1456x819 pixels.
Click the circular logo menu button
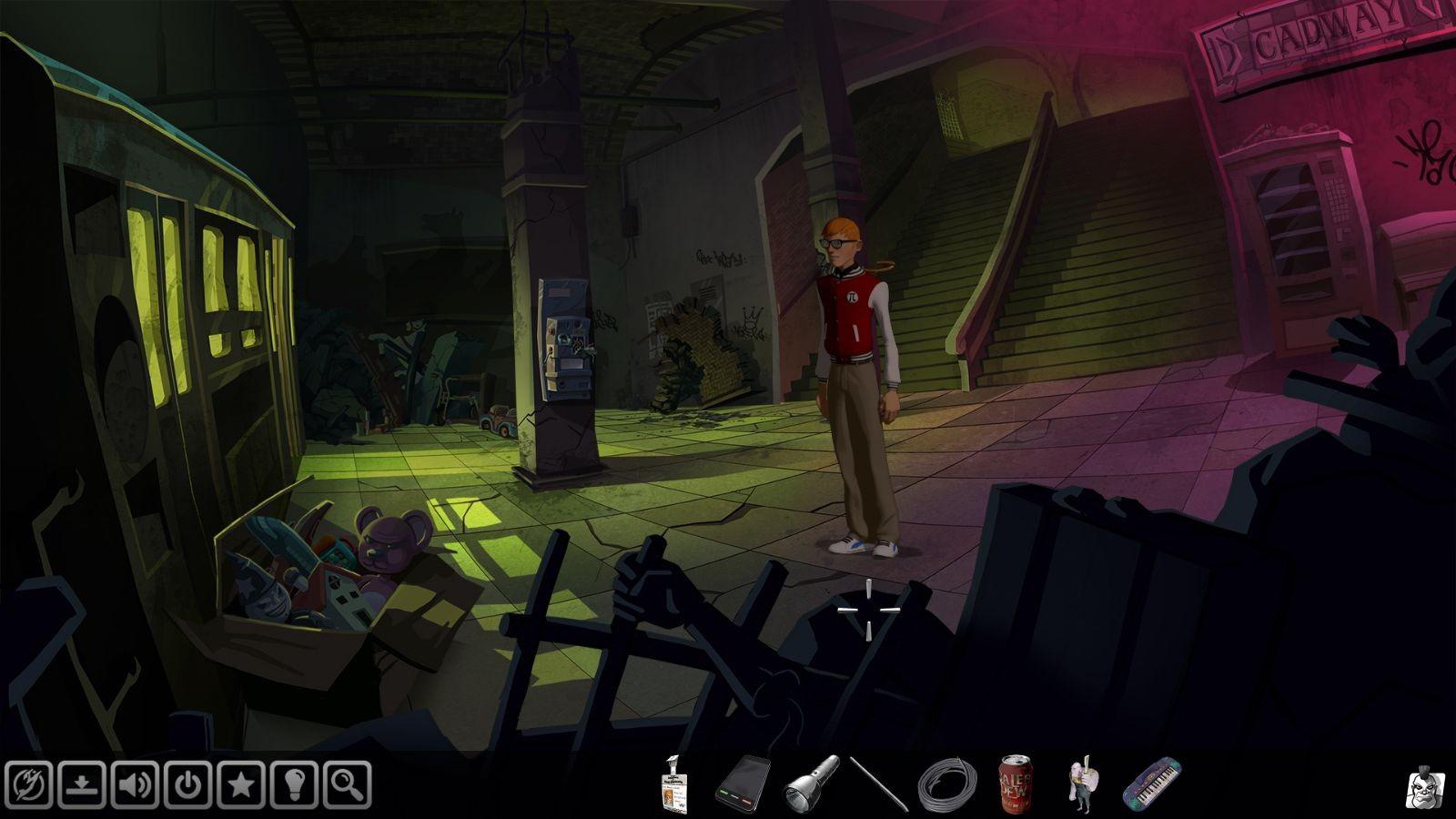[29, 784]
